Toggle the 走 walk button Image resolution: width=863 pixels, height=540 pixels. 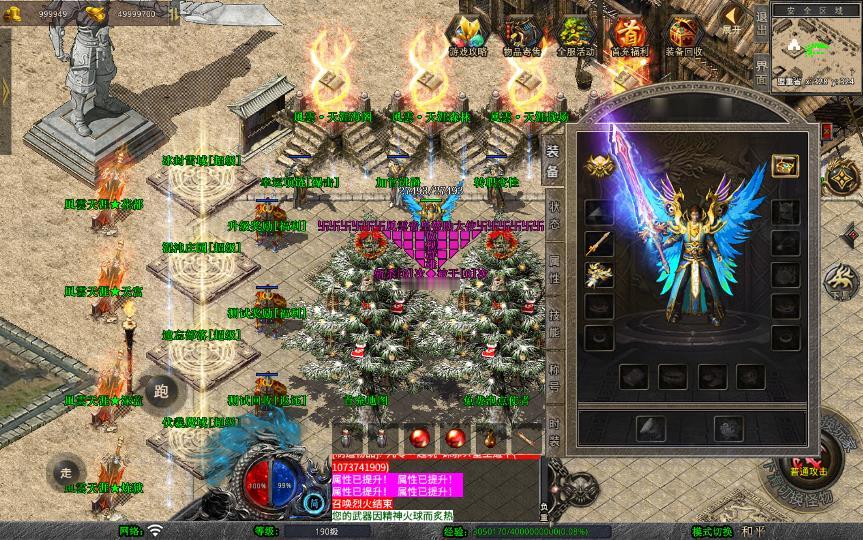point(67,472)
